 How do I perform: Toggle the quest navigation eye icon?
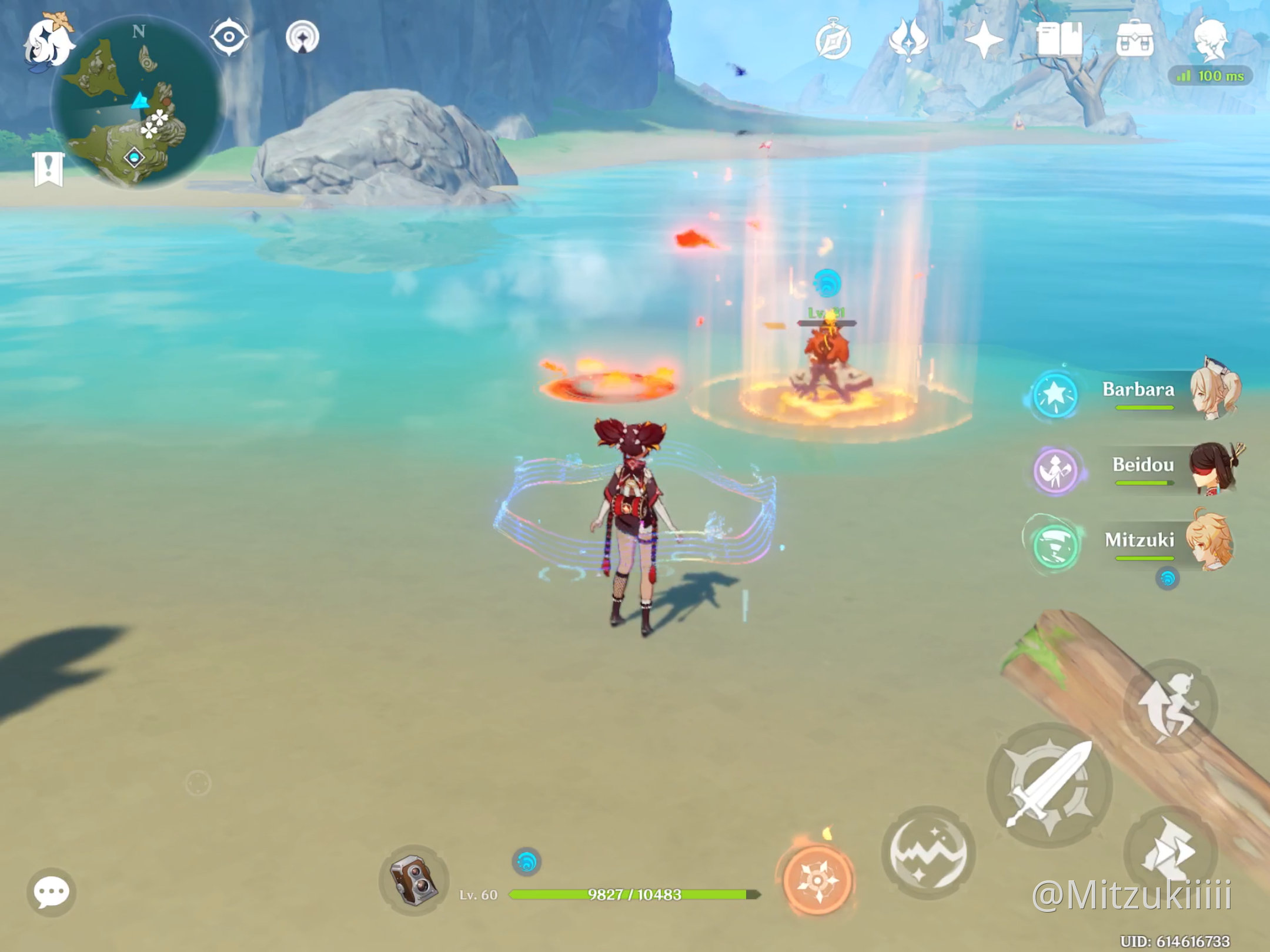[229, 37]
